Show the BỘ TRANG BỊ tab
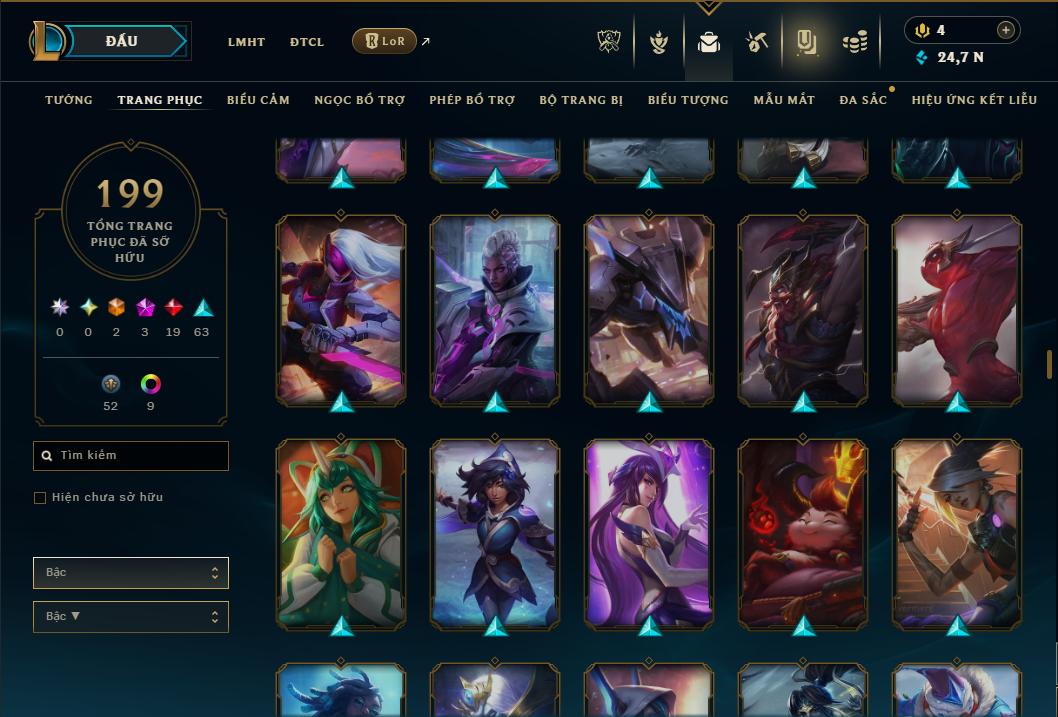This screenshot has width=1058, height=717. coord(581,100)
